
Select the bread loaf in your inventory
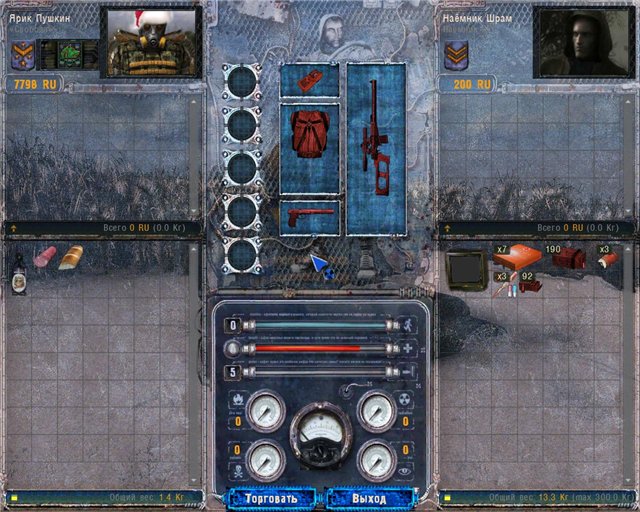click(x=71, y=257)
